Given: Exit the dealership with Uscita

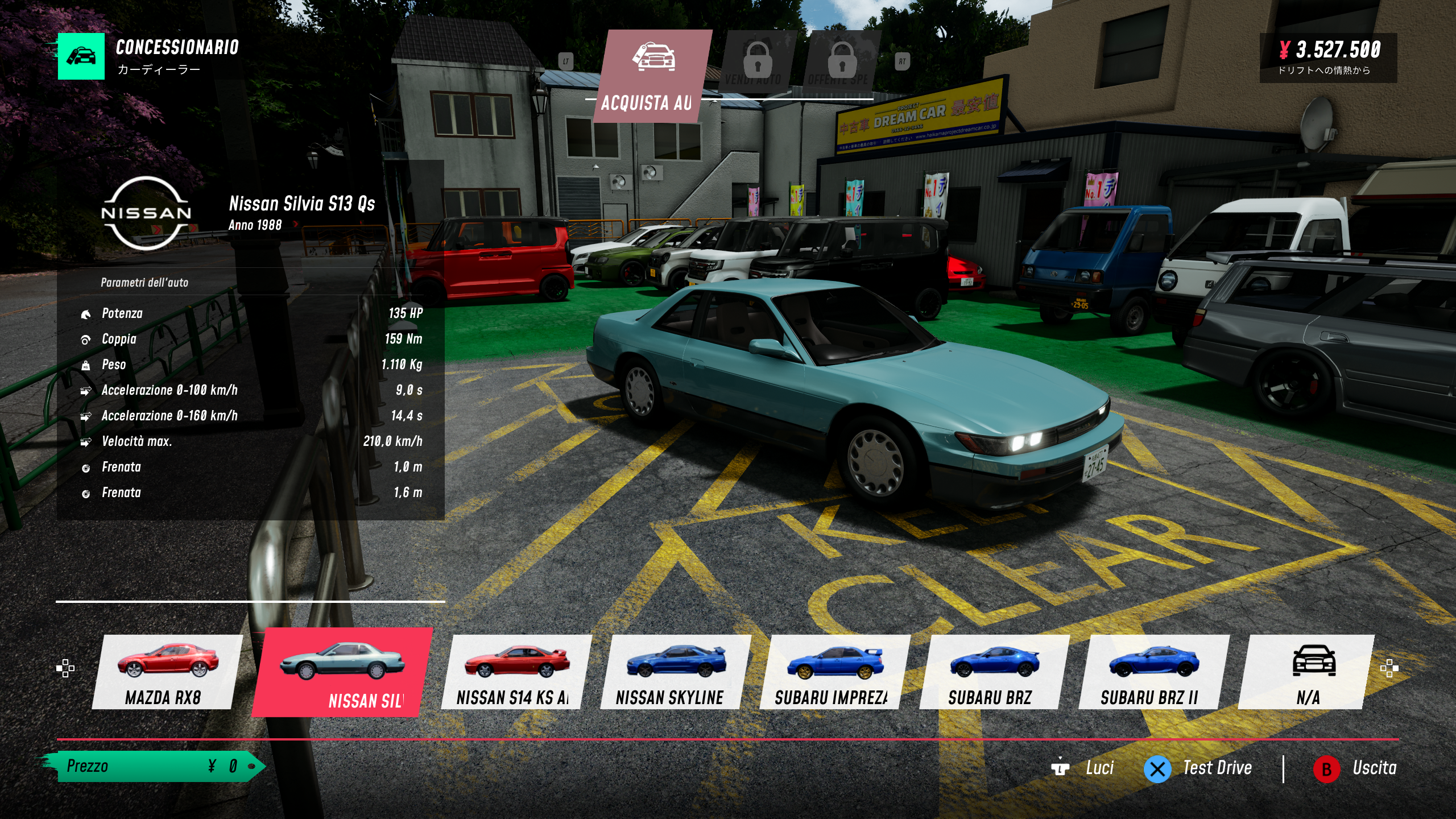Looking at the screenshot, I should [1355, 768].
